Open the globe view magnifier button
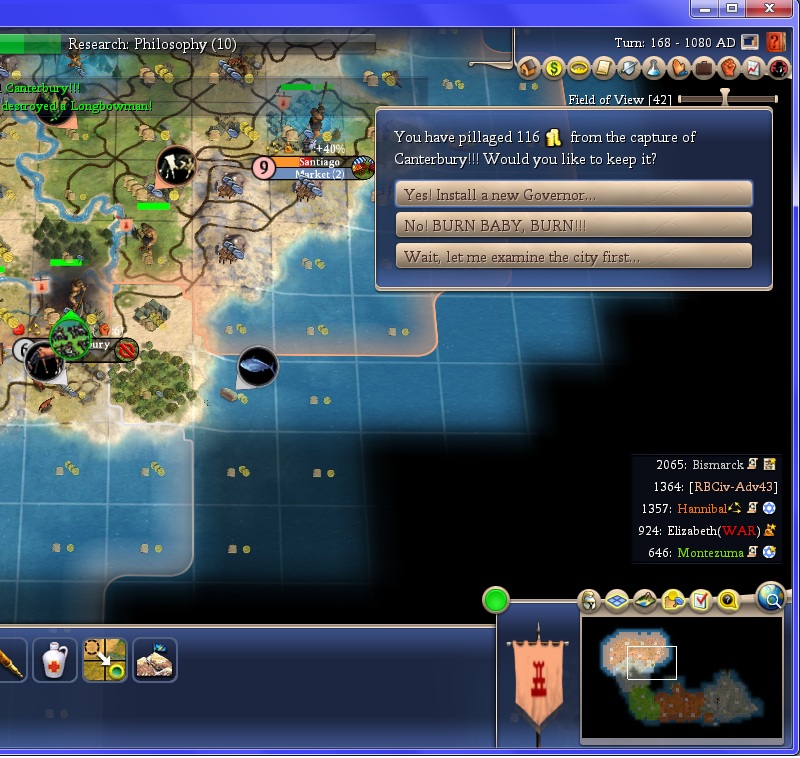The height and width of the screenshot is (758, 800). point(770,597)
